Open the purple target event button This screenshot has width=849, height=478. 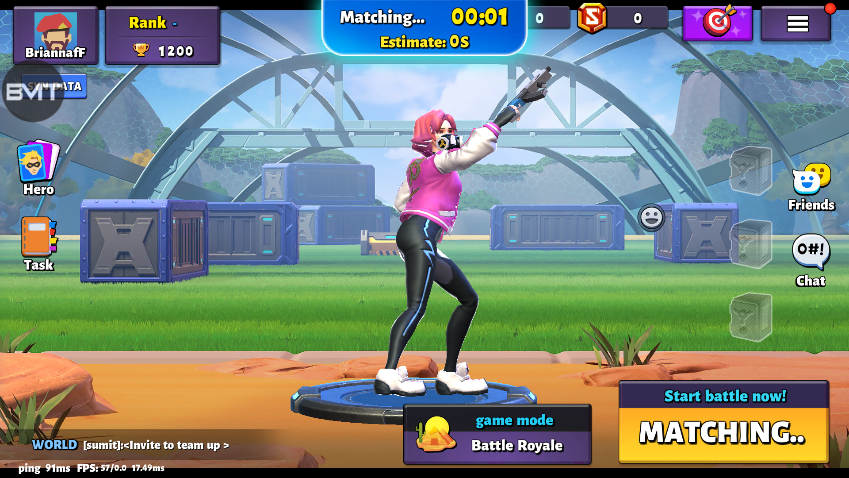pyautogui.click(x=717, y=22)
